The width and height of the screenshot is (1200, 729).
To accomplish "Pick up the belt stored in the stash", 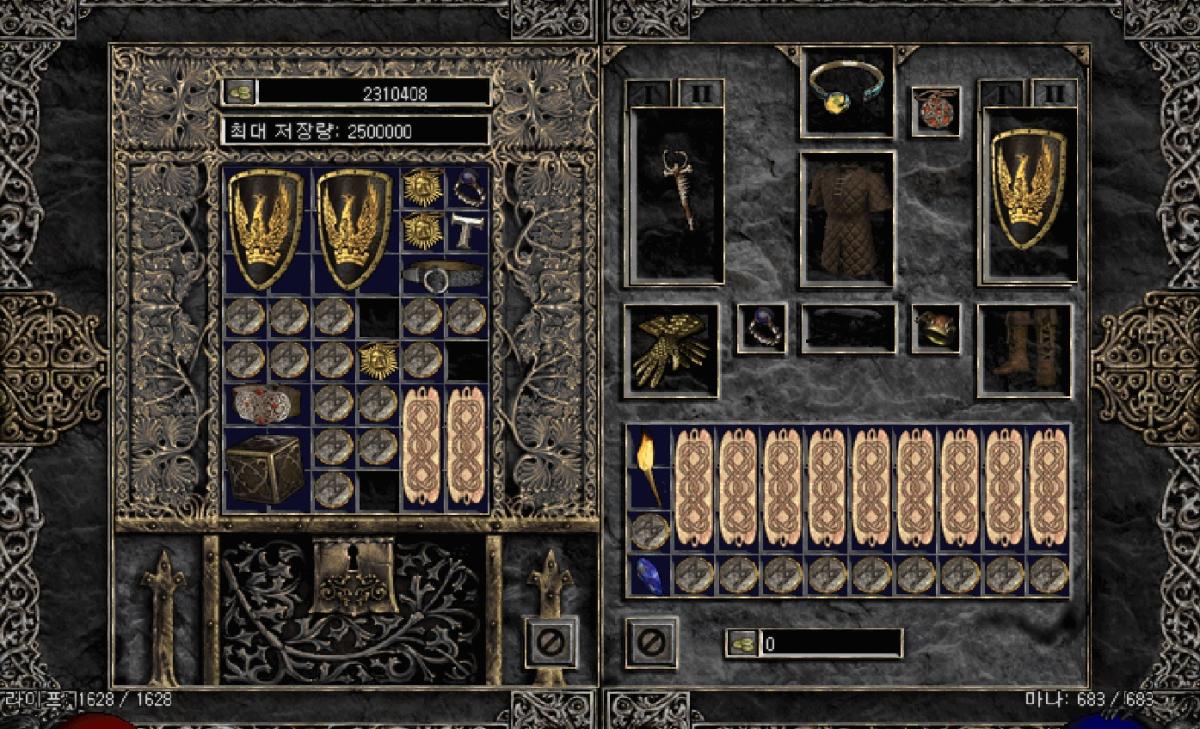I will (444, 275).
